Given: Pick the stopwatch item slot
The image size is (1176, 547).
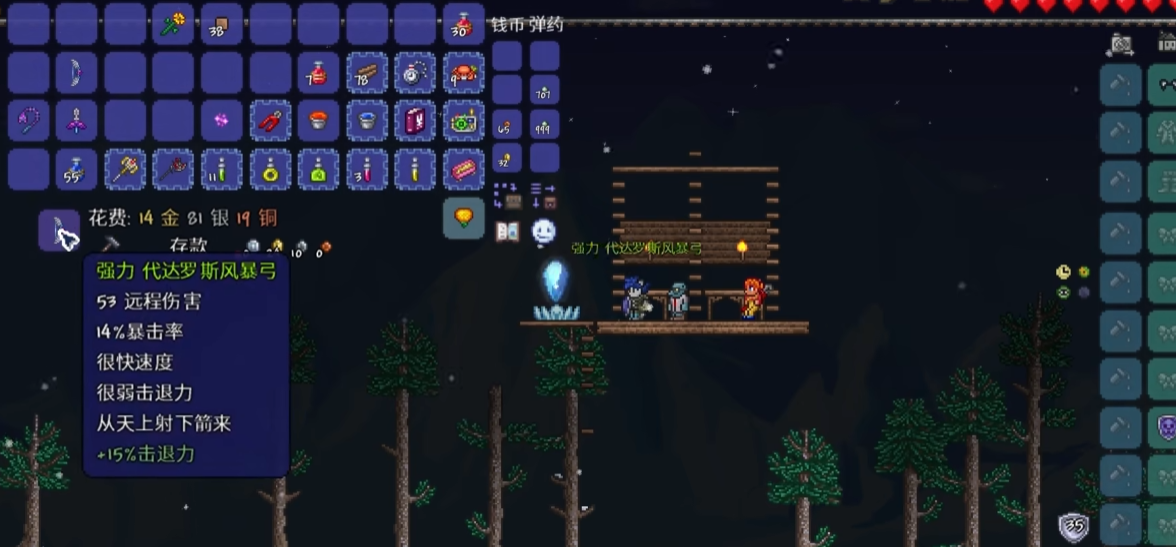Looking at the screenshot, I should pos(414,72).
